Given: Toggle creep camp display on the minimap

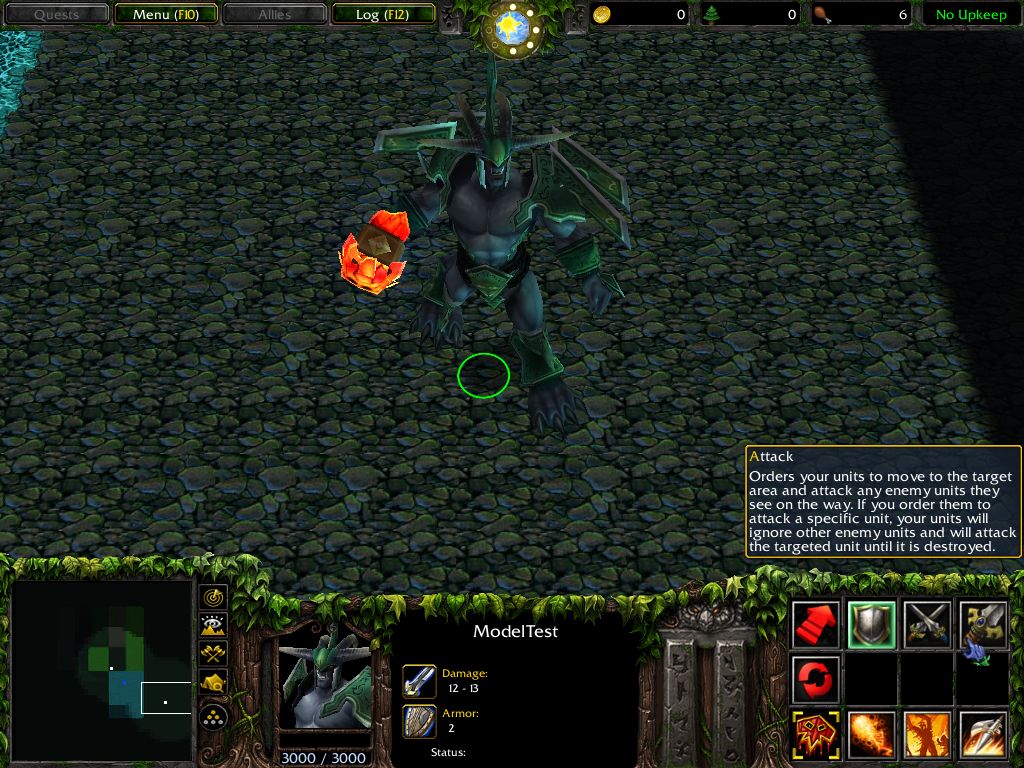Looking at the screenshot, I should coord(213,683).
